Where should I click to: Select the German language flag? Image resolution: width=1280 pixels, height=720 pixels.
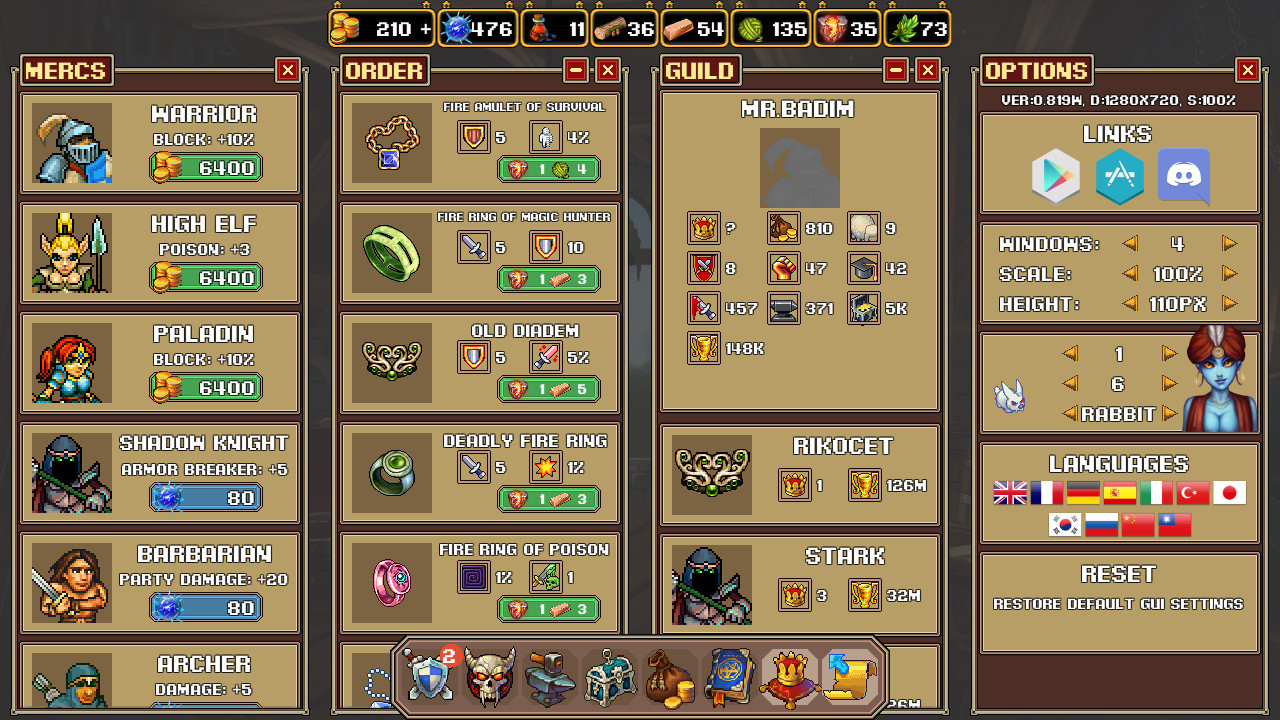coord(1083,492)
